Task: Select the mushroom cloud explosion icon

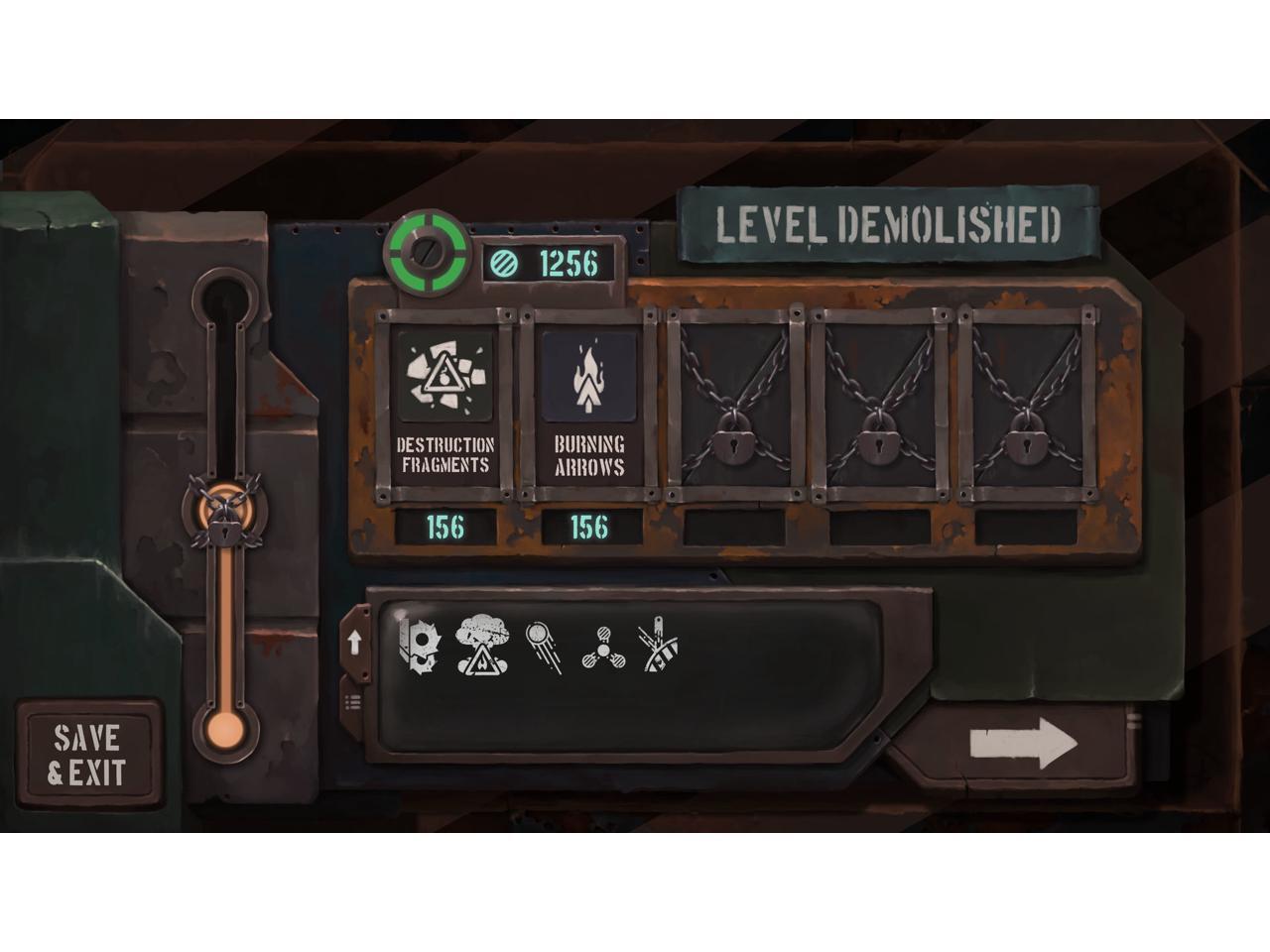Action: click(480, 646)
